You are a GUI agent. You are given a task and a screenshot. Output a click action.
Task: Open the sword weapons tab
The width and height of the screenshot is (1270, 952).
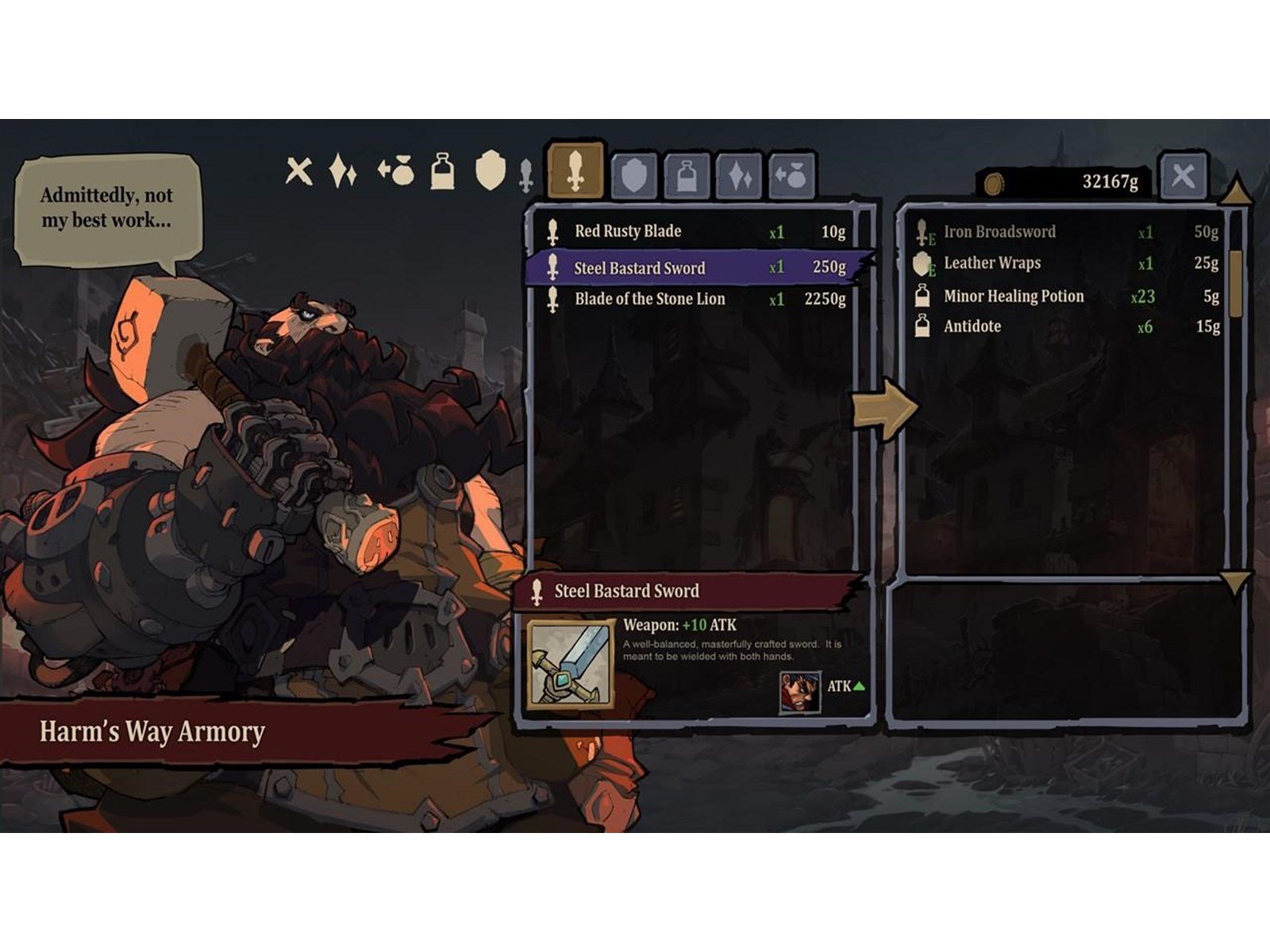tap(575, 171)
